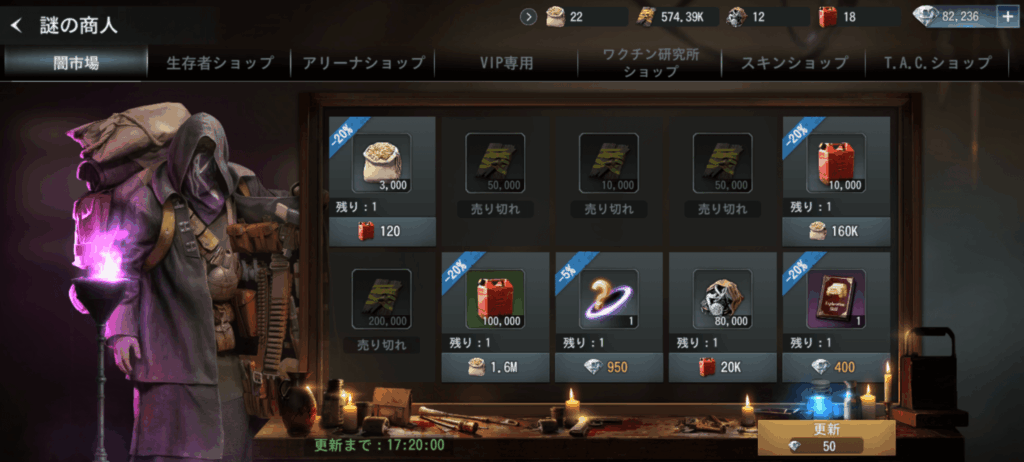Viewport: 1024px width, 462px height.
Task: Add more diamonds with the plus button
Action: [1006, 16]
